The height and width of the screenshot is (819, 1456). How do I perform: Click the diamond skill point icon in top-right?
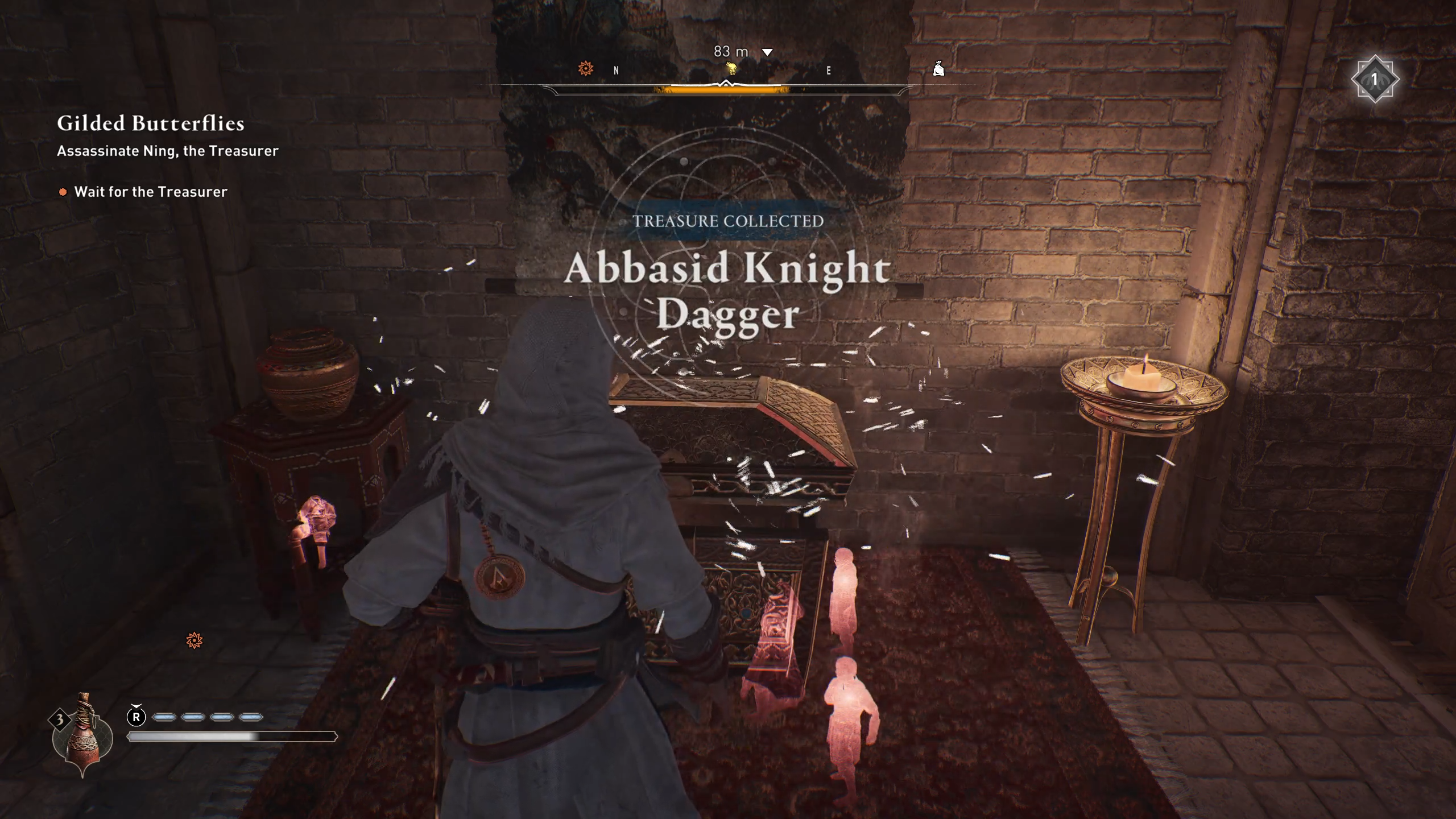coord(1376,78)
